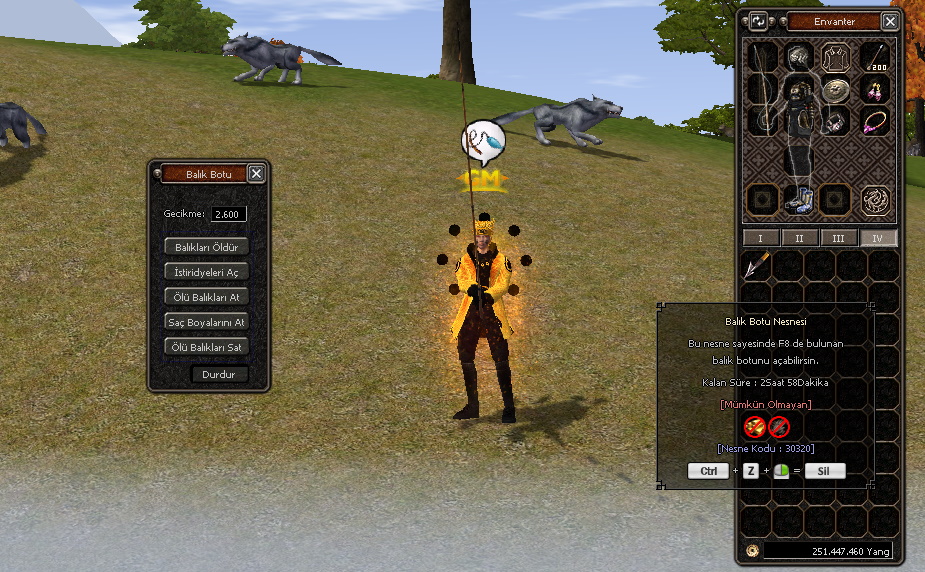
Task: Choose the İstiridyeleri Aç button
Action: pos(206,272)
